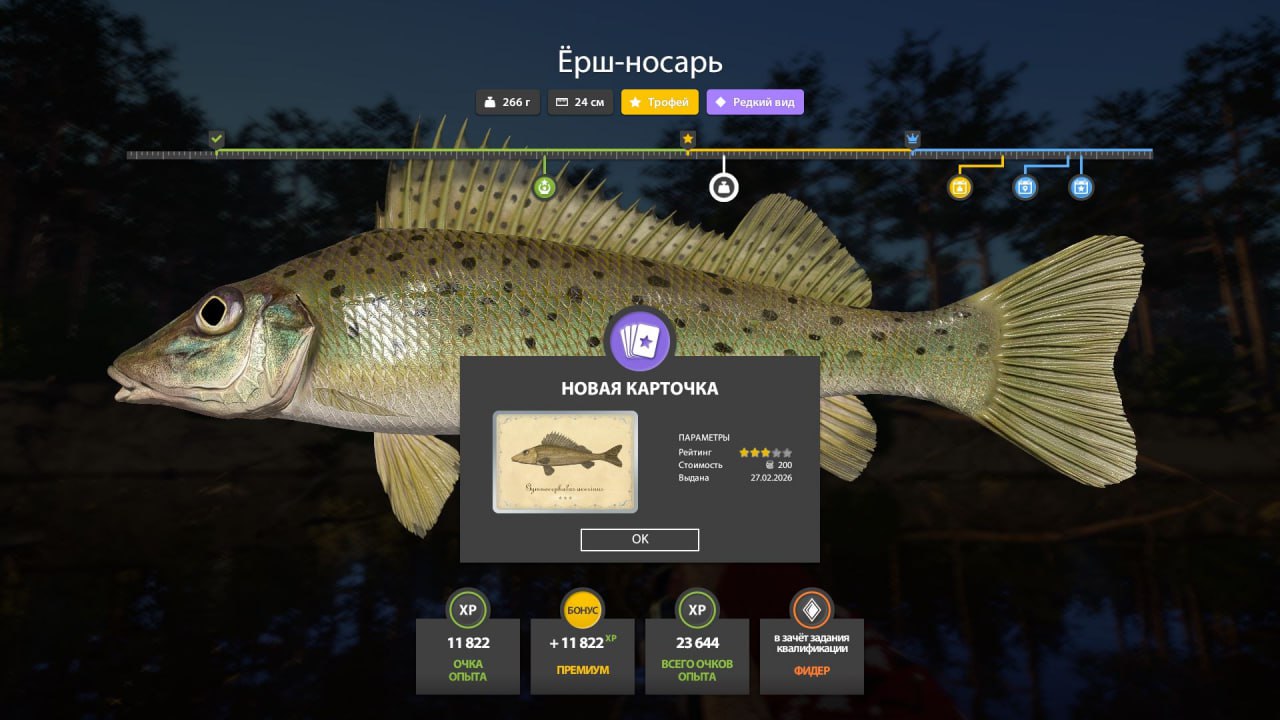Click the green circular marker on scale
This screenshot has height=720, width=1280.
[x=544, y=187]
